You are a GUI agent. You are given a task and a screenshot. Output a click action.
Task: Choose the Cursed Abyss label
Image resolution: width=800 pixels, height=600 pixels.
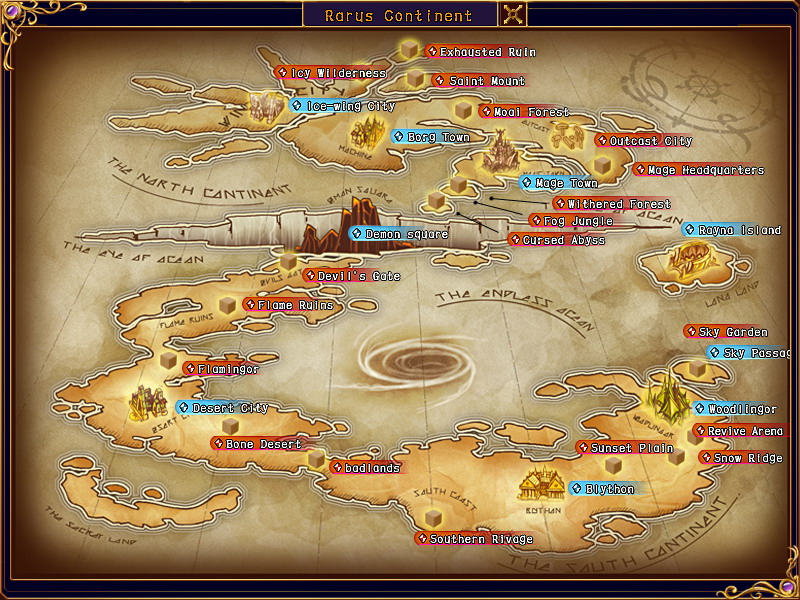[556, 240]
